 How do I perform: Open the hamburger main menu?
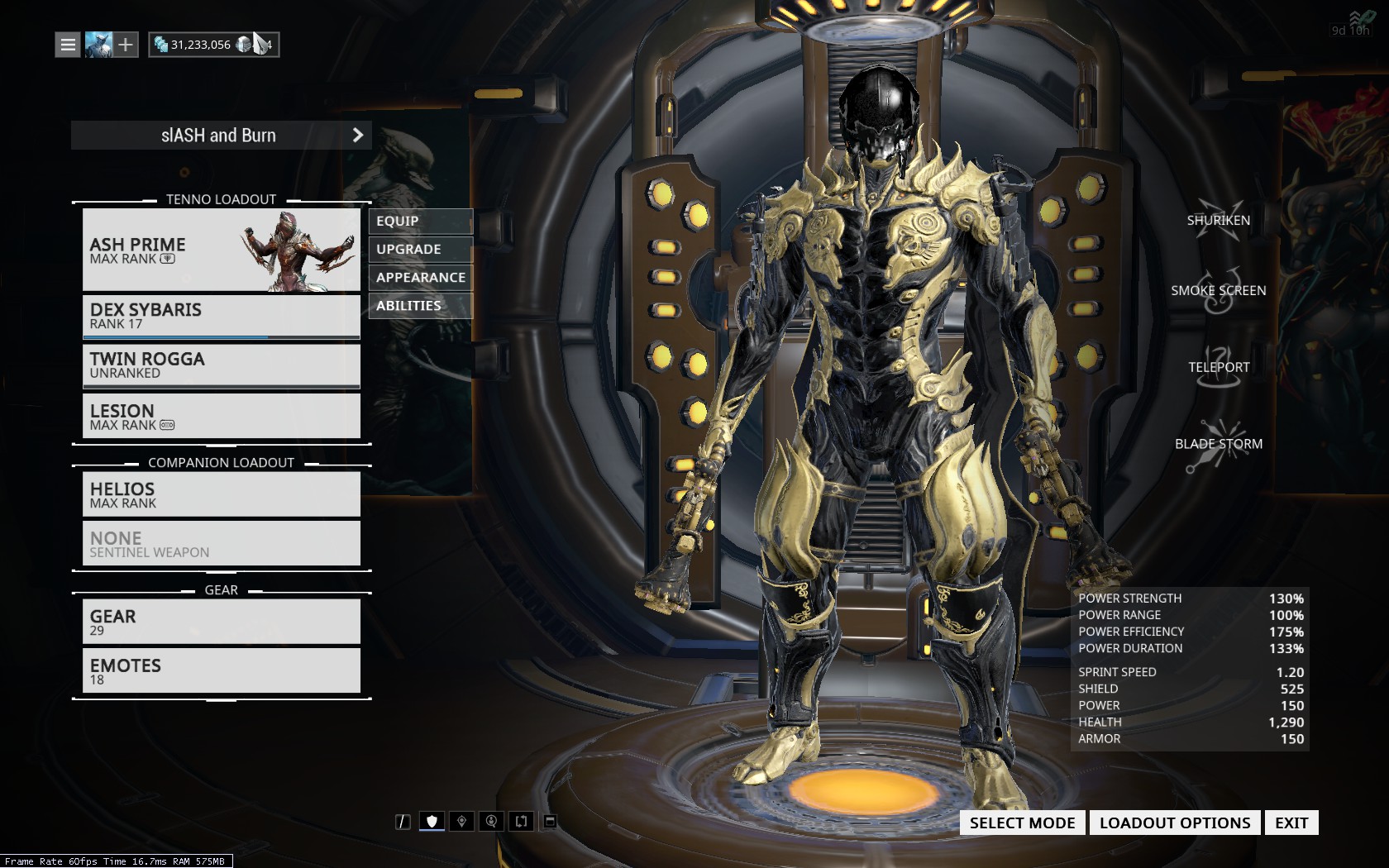point(68,45)
